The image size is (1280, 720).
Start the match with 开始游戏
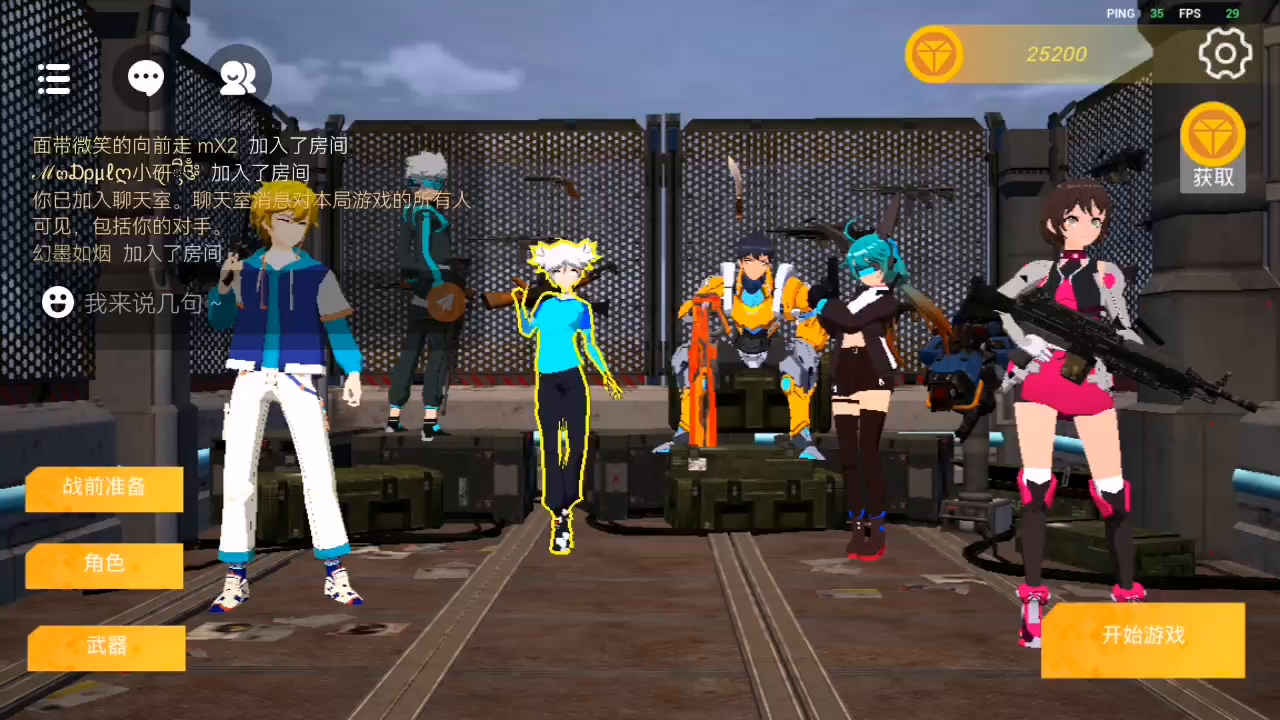point(1143,638)
